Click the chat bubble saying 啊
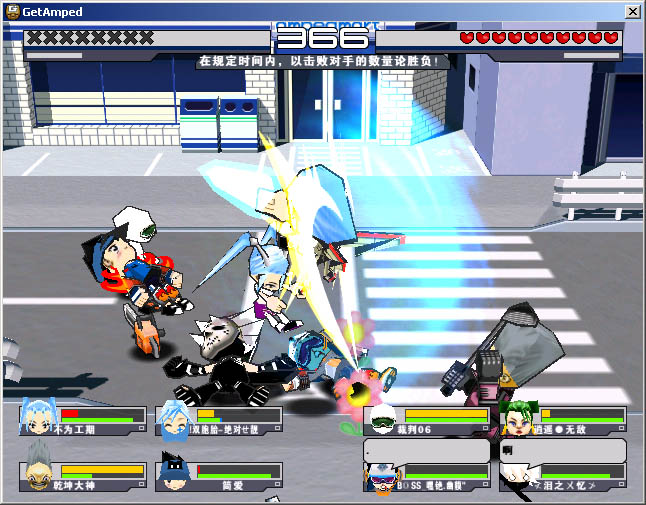This screenshot has width=646, height=505. point(563,450)
